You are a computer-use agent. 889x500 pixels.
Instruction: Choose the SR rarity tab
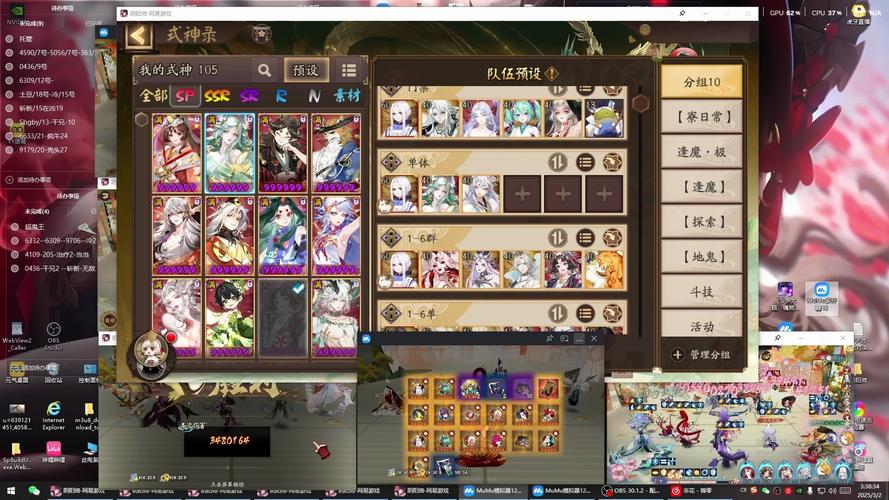pos(249,96)
